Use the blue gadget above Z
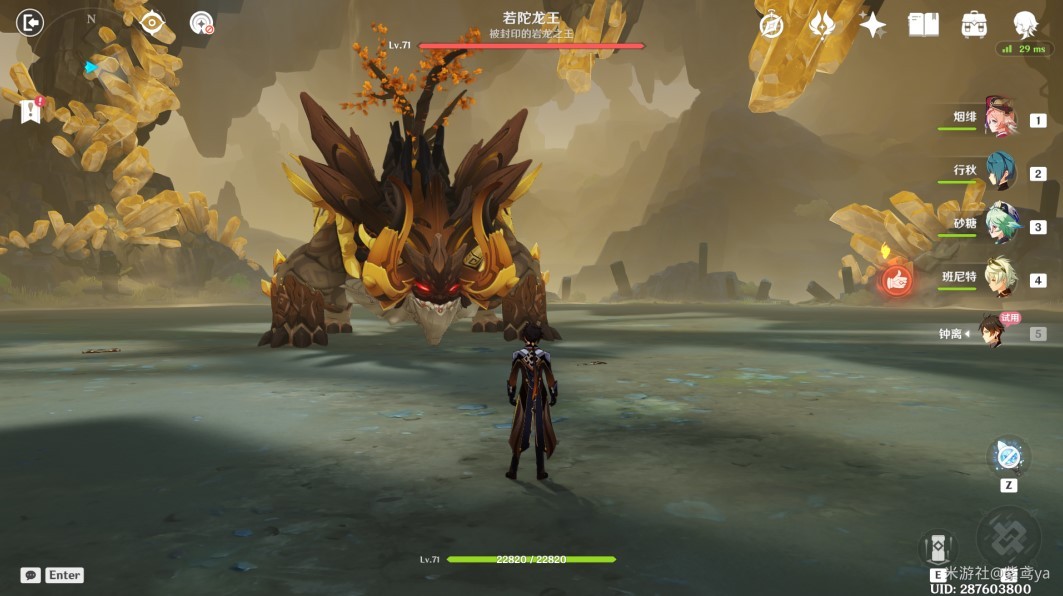The image size is (1063, 596). point(1008,457)
